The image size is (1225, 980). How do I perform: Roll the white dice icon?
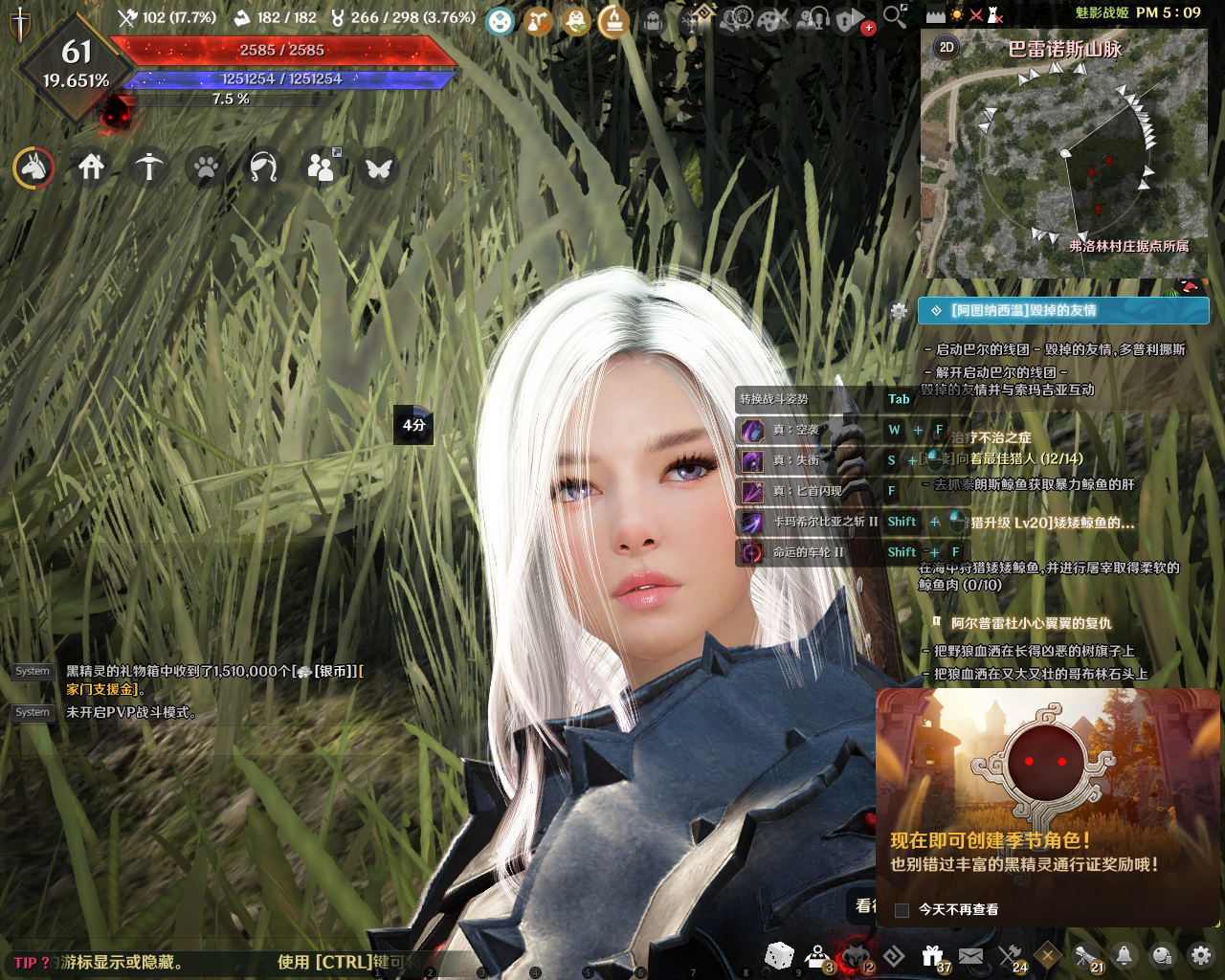tap(779, 954)
